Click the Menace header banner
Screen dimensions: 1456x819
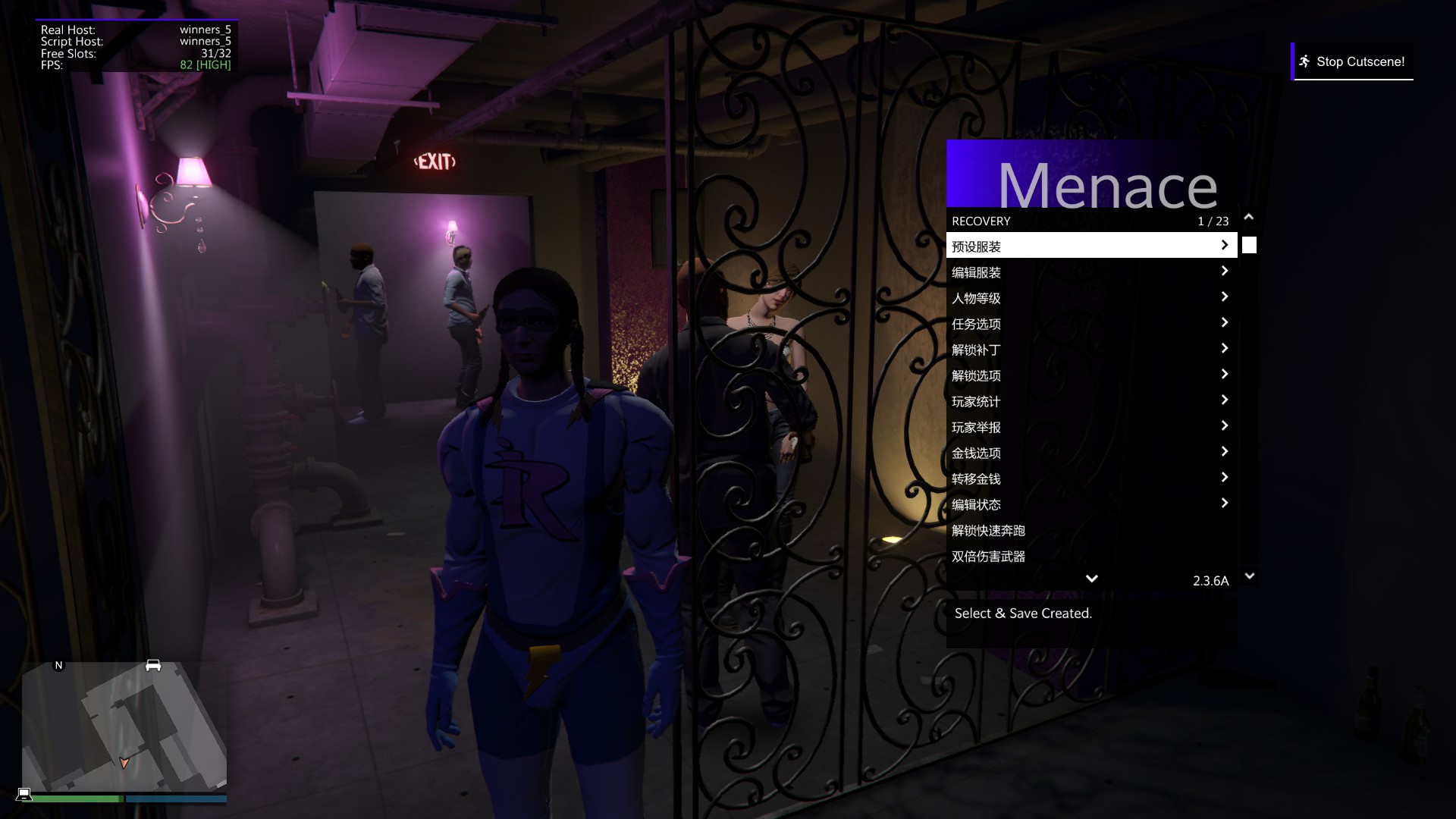tap(1091, 174)
